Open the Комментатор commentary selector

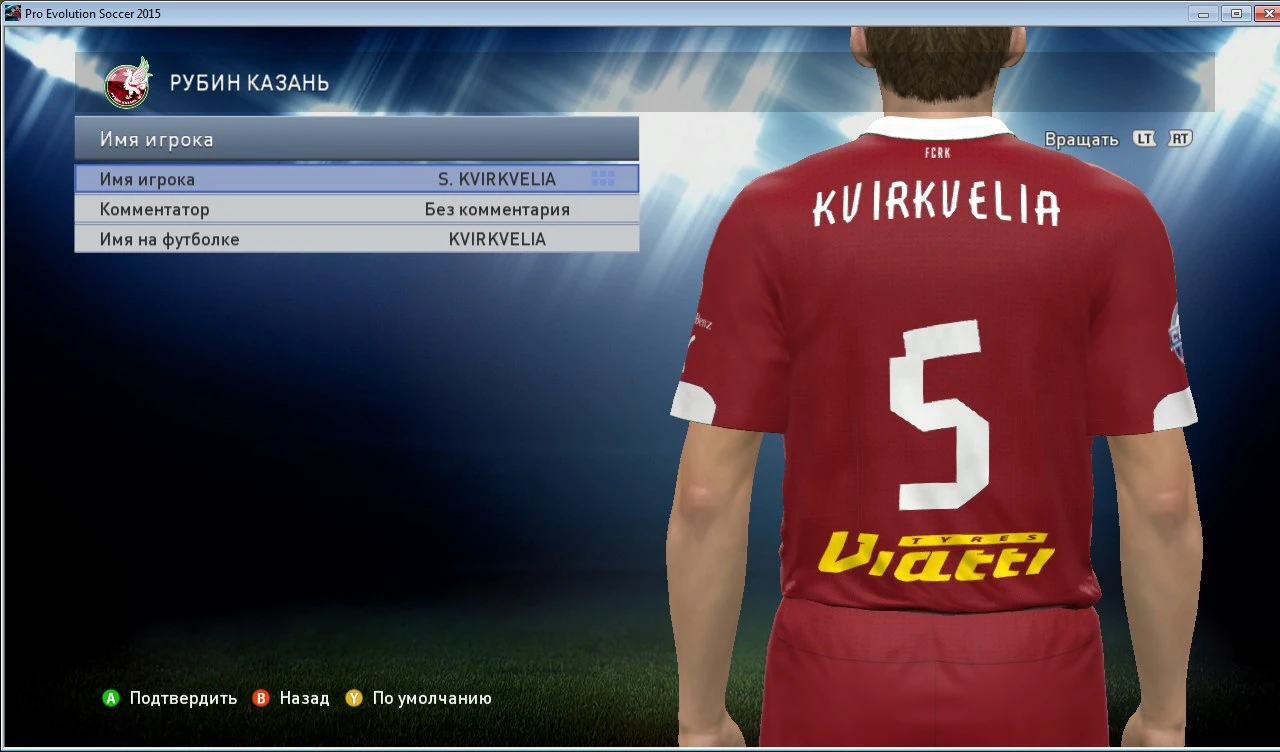155,209
